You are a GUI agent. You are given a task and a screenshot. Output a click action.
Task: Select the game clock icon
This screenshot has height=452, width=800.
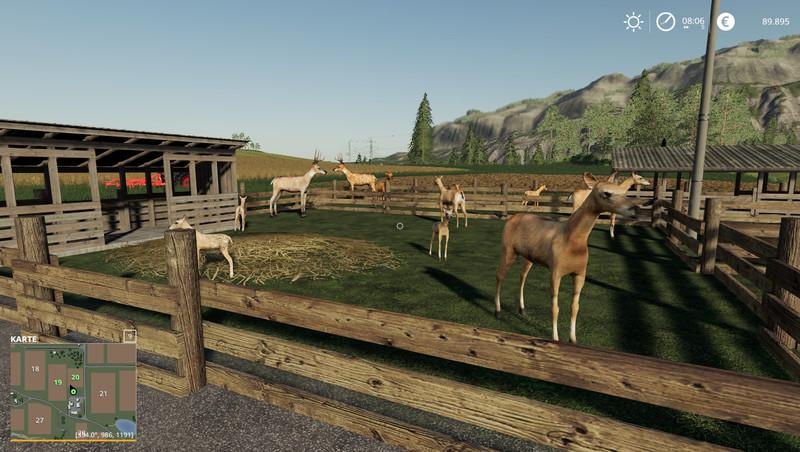point(665,21)
